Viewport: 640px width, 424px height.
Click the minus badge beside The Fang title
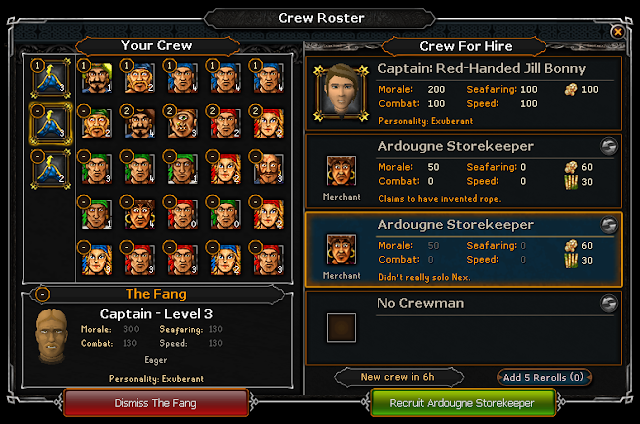coord(40,294)
